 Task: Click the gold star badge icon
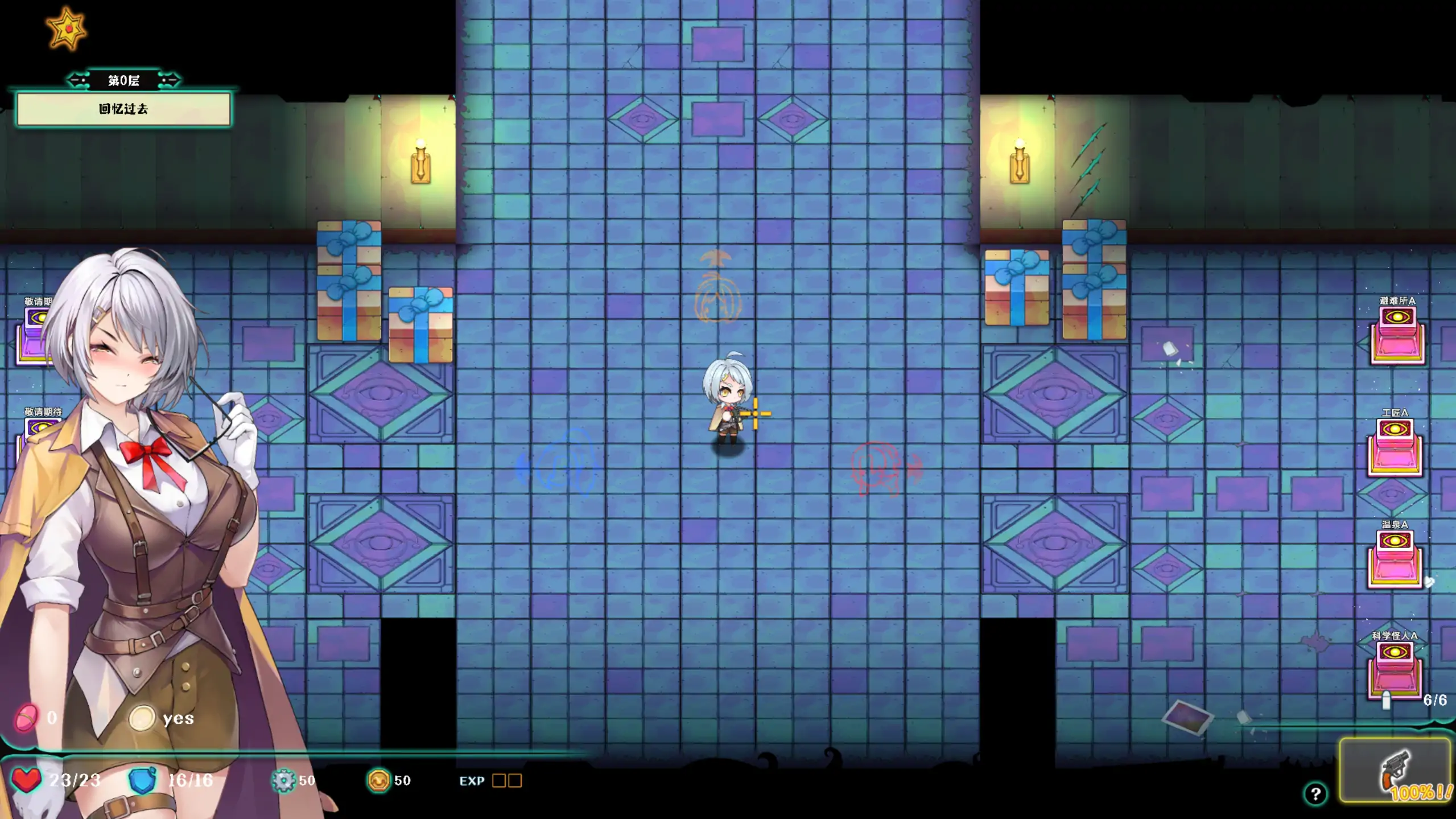(67, 28)
